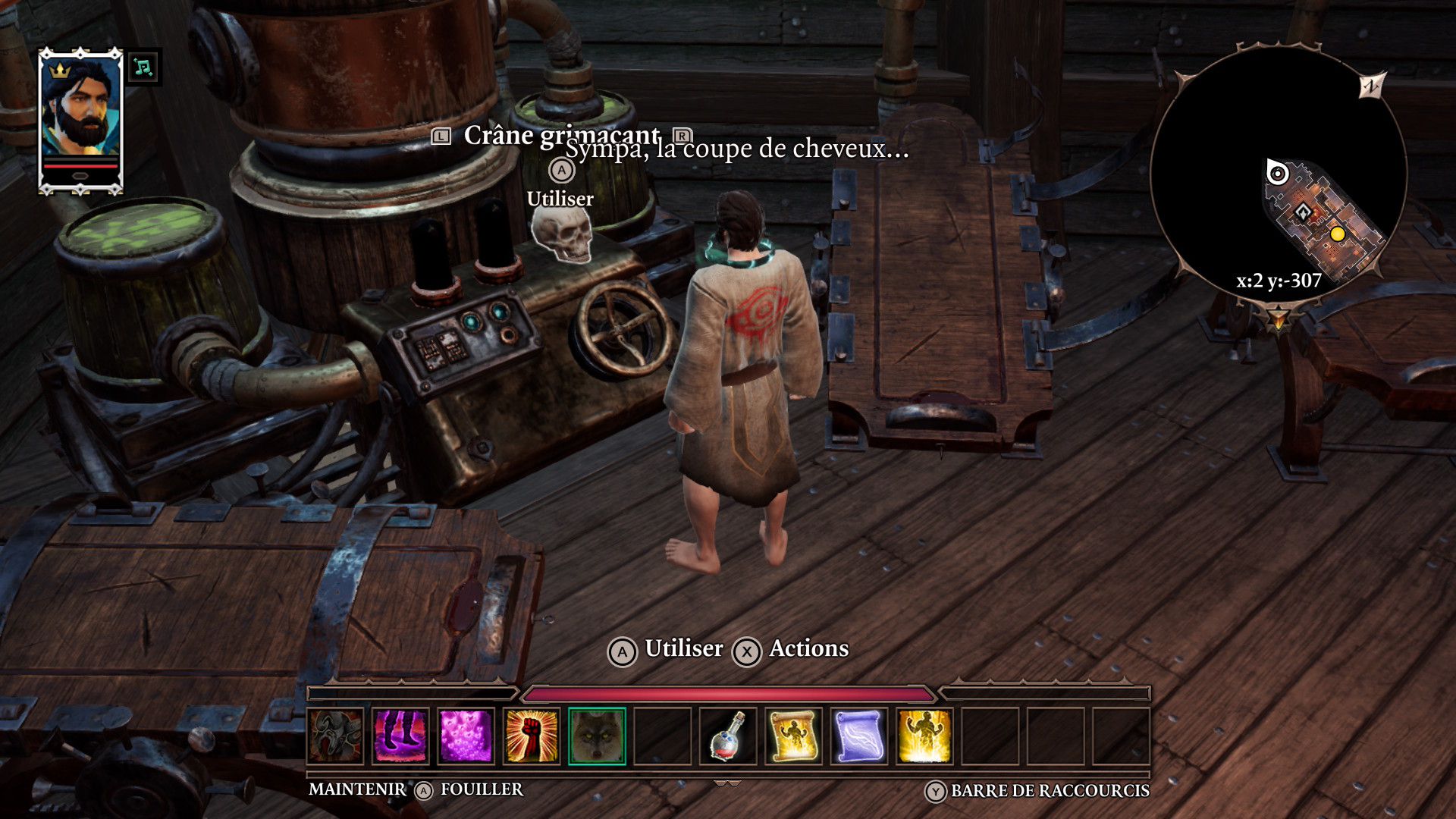This screenshot has width=1456, height=819.
Task: Click the green music-note status icon
Action: [x=143, y=68]
